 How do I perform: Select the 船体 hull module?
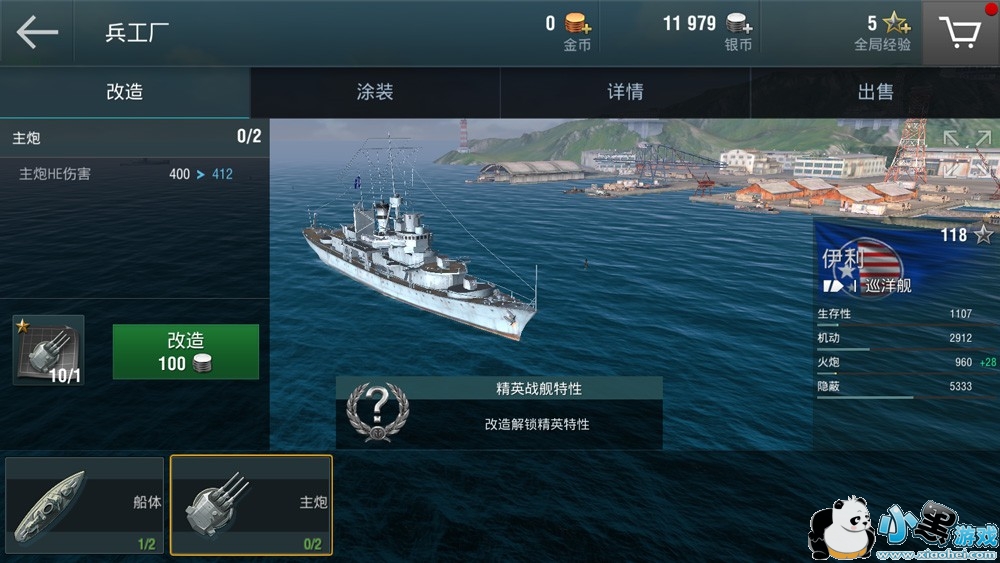[x=84, y=505]
